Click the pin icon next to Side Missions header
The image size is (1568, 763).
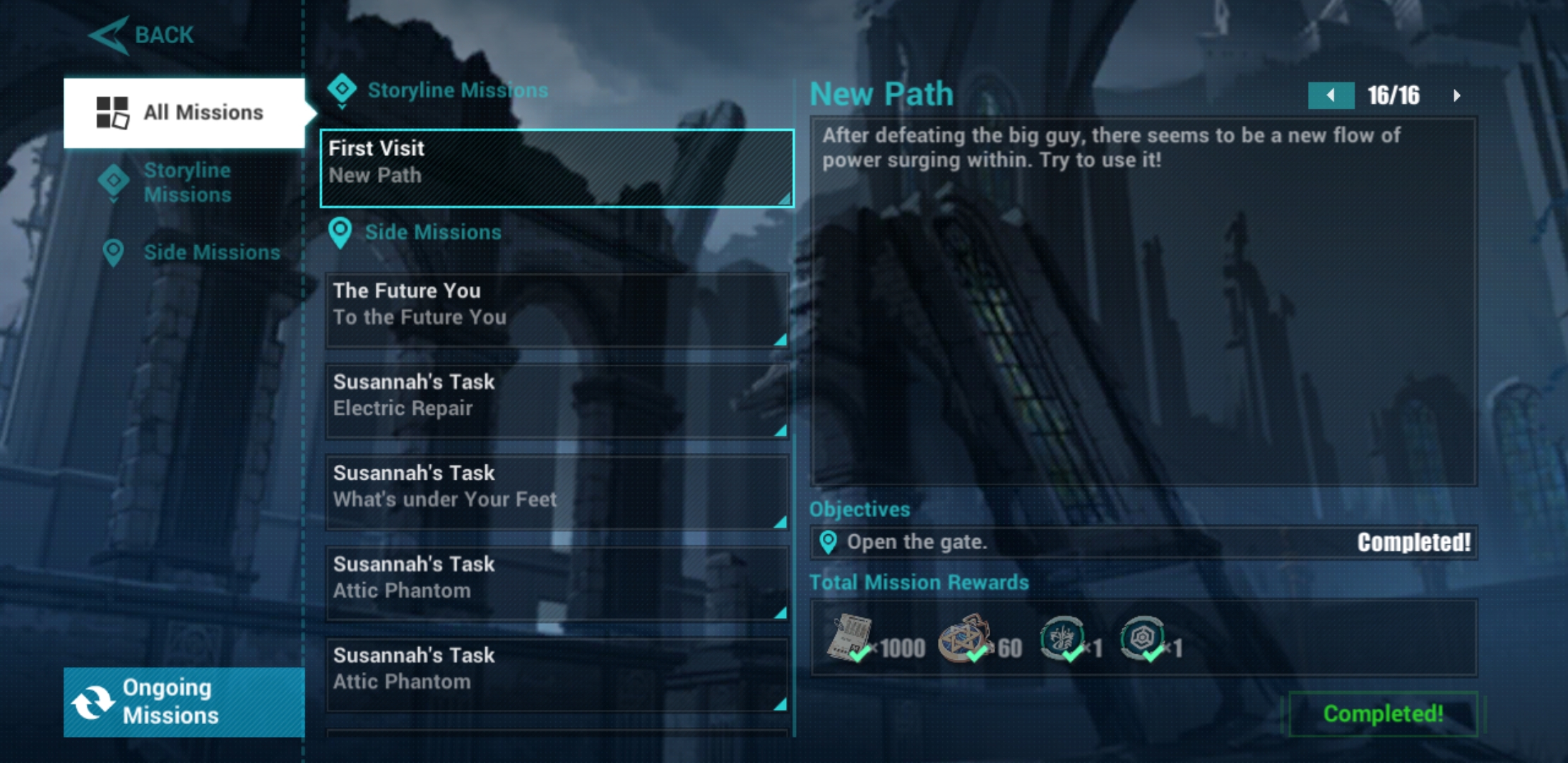(x=342, y=233)
